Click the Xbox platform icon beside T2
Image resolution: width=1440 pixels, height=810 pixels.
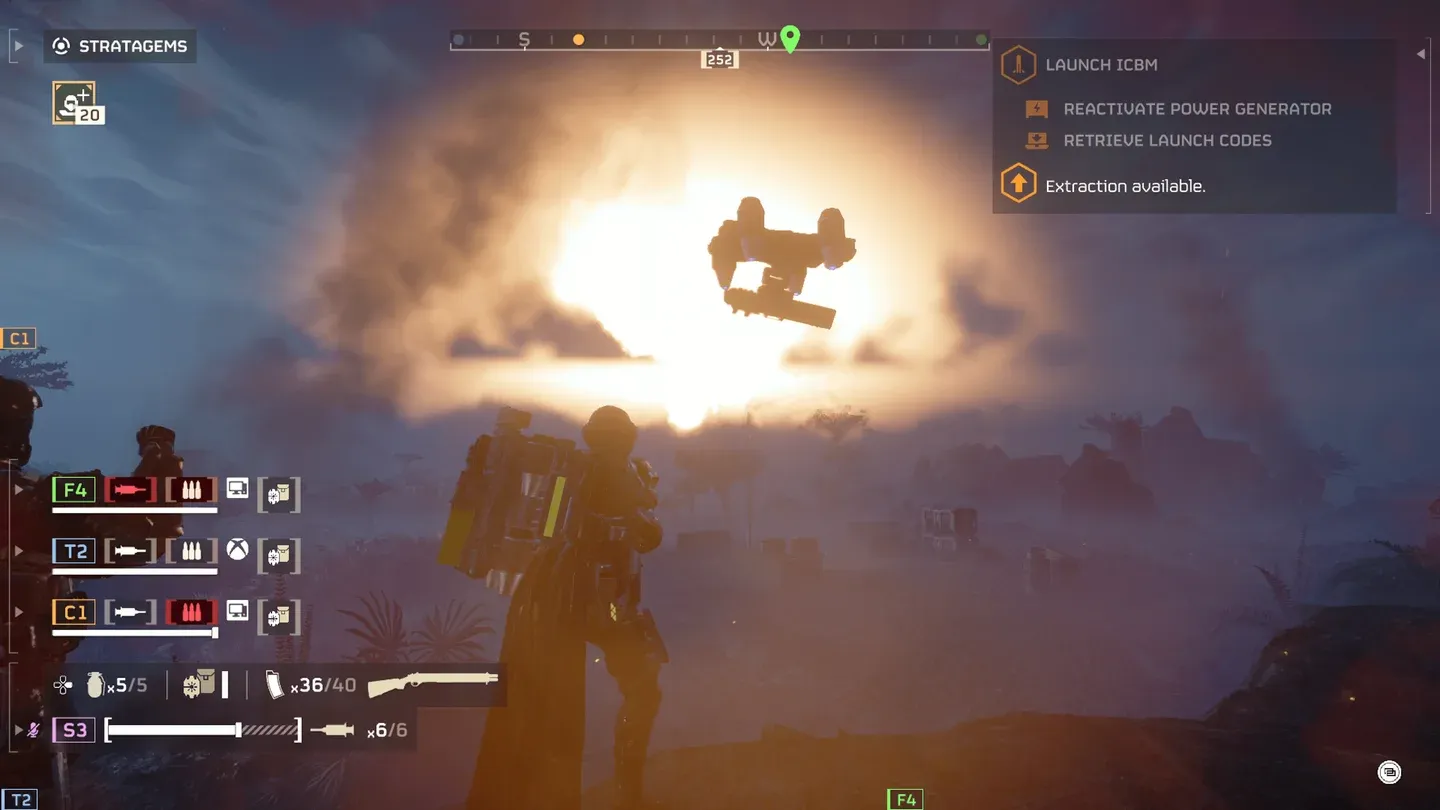[x=237, y=549]
